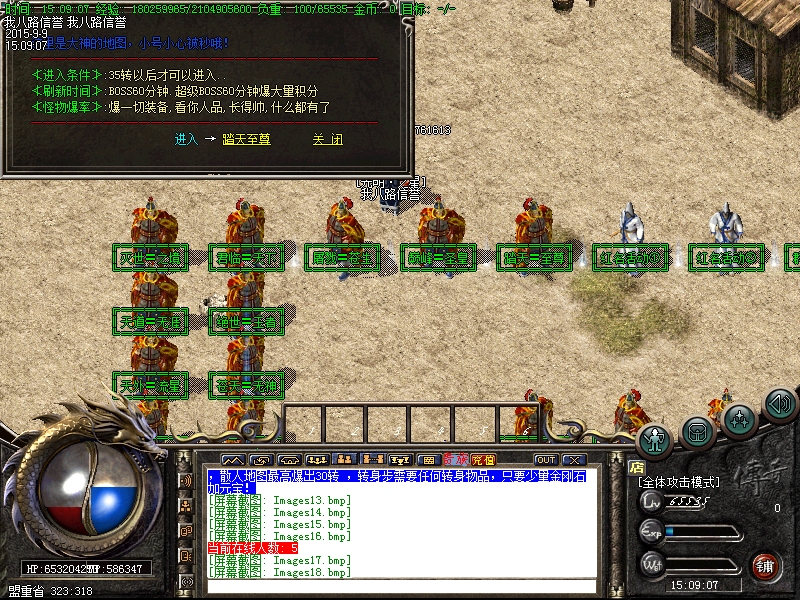
Task: Click the OUT logout button
Action: [546, 460]
